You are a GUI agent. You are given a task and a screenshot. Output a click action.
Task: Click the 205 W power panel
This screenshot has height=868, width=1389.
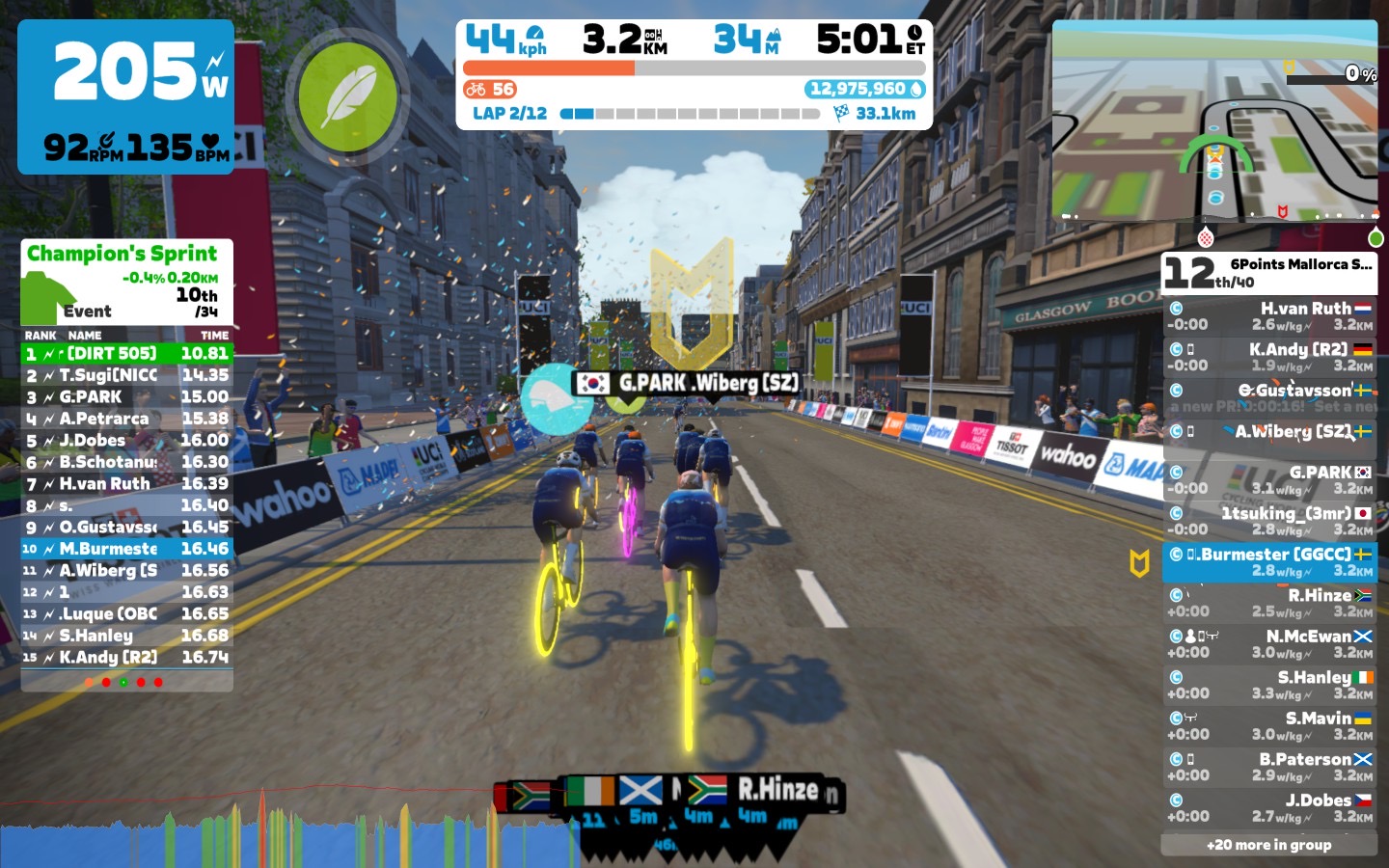[125, 96]
